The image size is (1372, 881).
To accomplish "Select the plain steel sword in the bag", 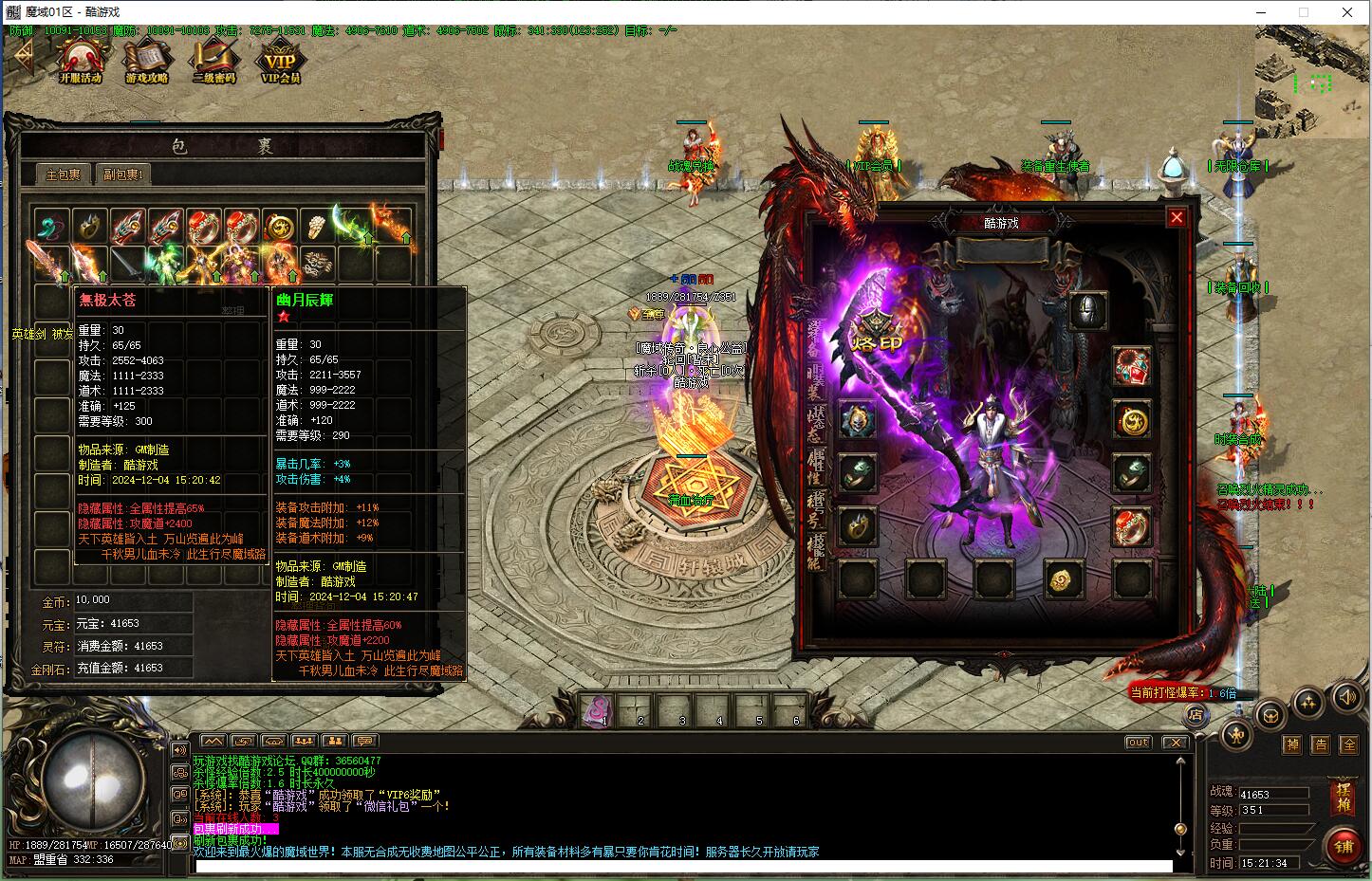I will click(127, 264).
